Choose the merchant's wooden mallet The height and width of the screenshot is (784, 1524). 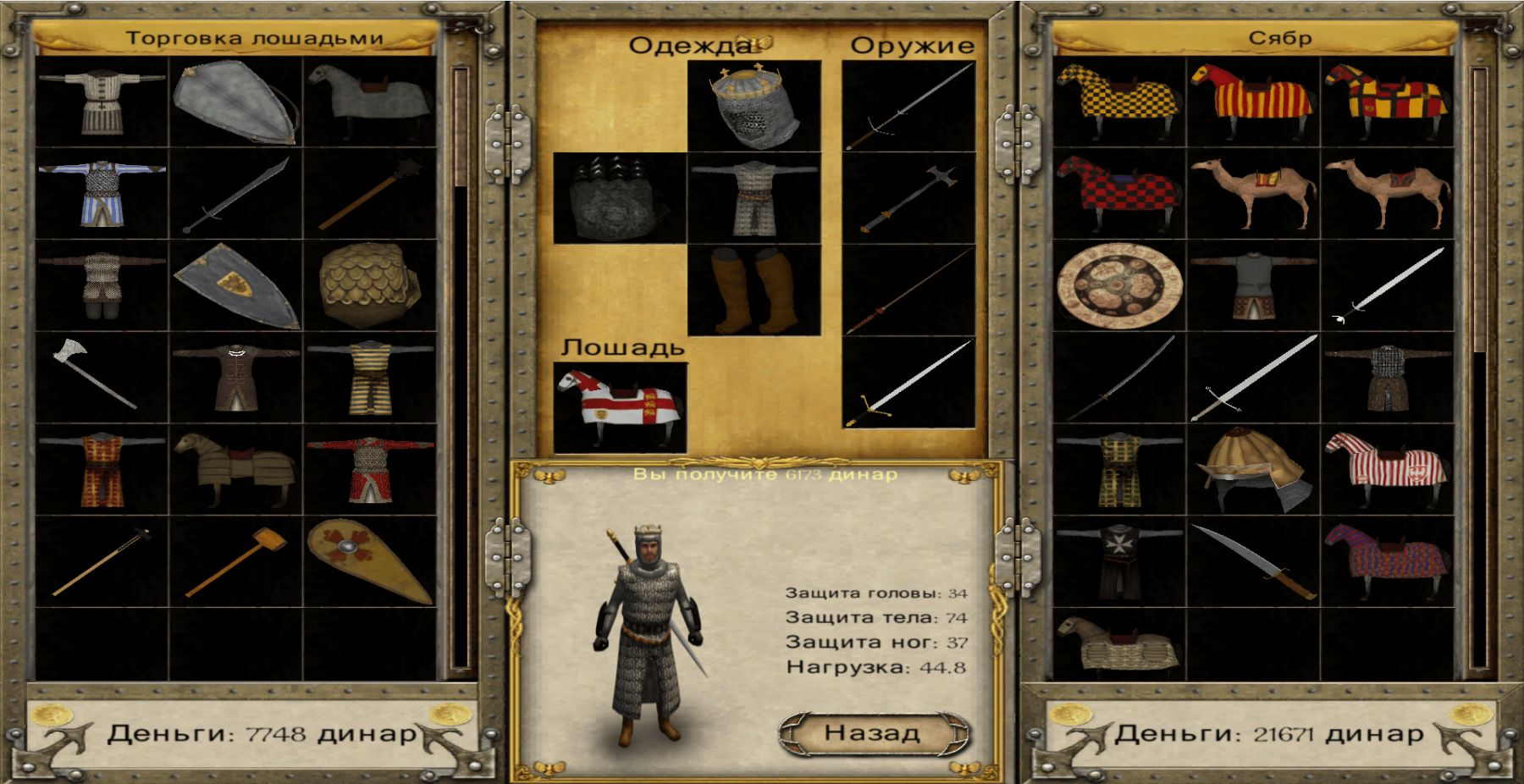tap(236, 560)
